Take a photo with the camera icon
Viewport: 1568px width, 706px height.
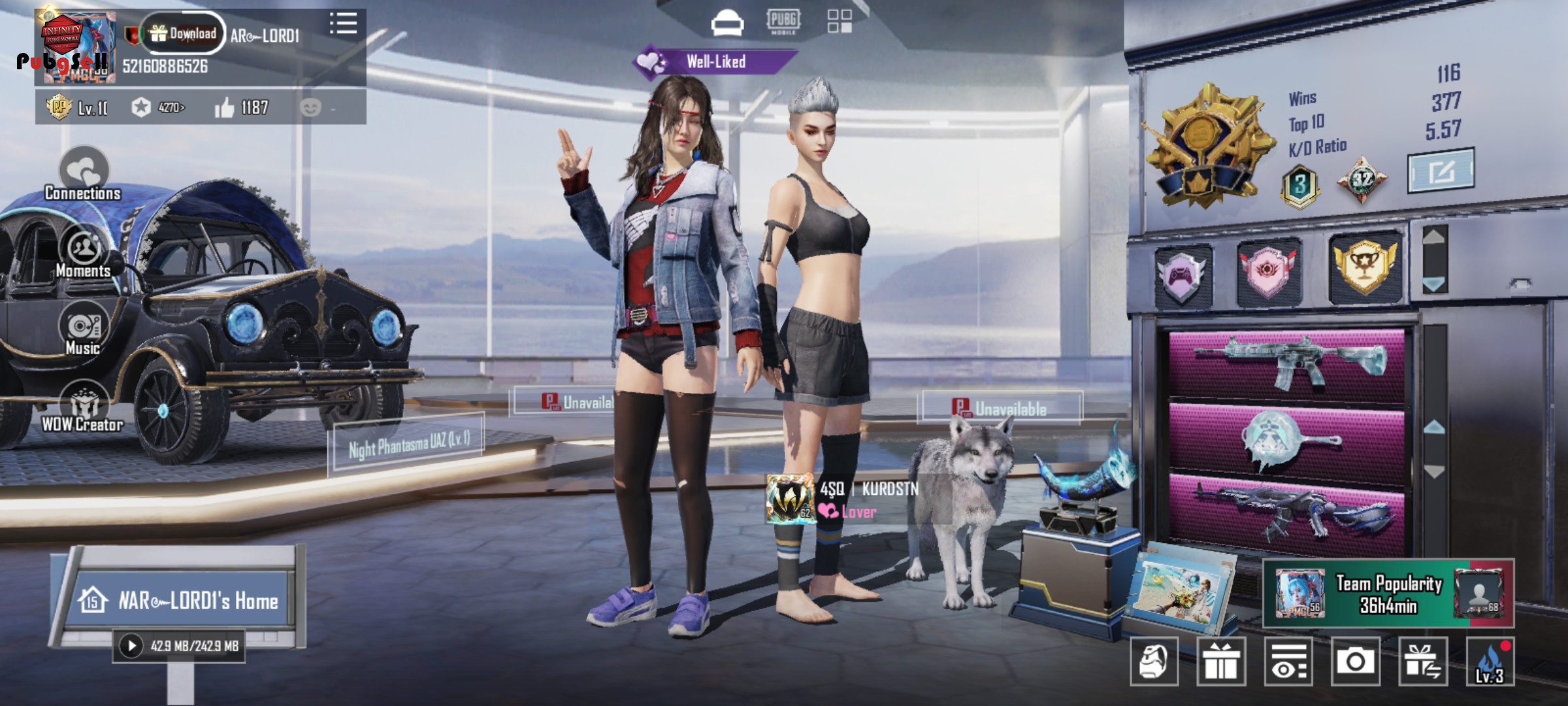coord(1356,662)
